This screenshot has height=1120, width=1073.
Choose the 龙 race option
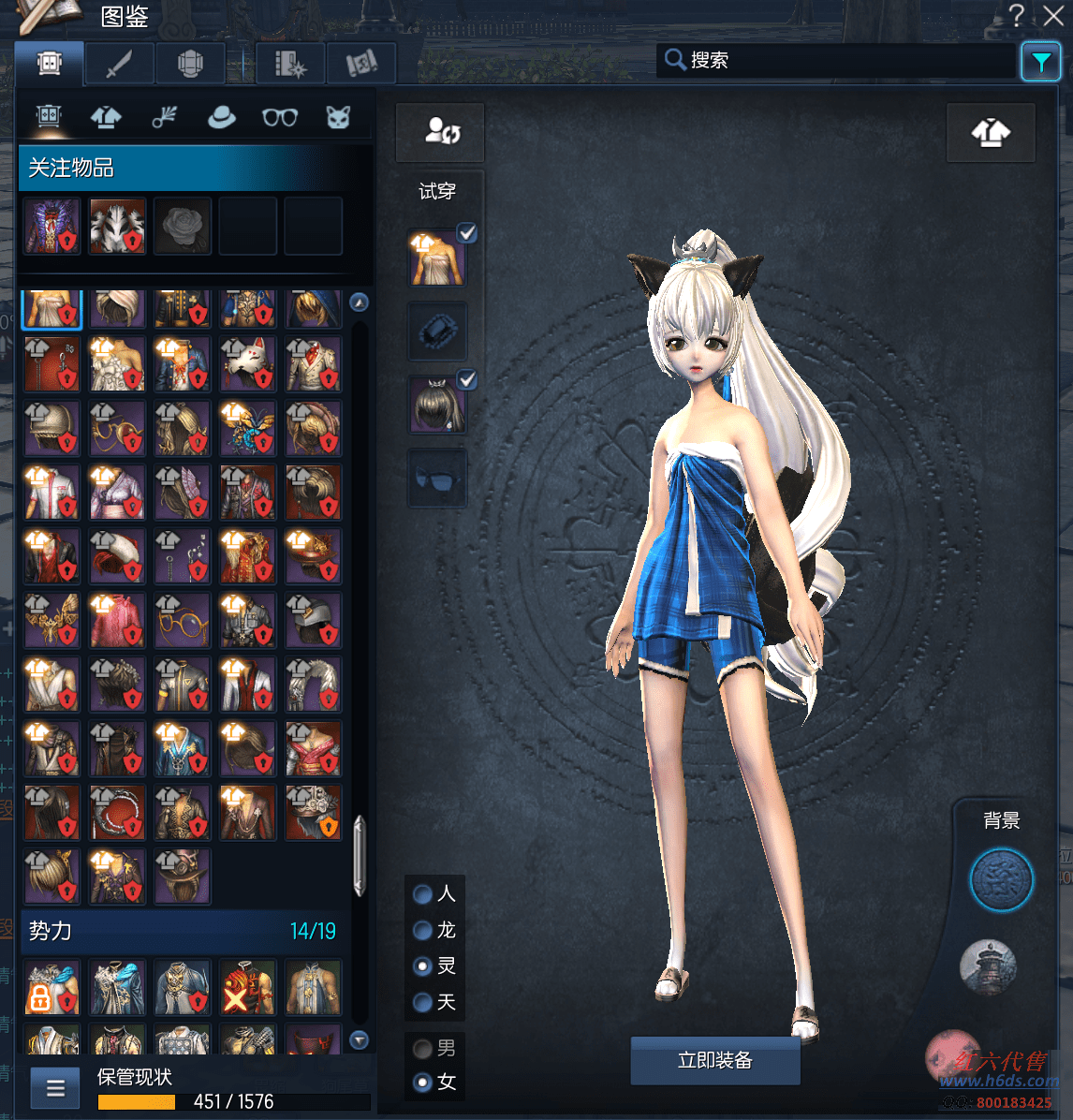[x=423, y=930]
